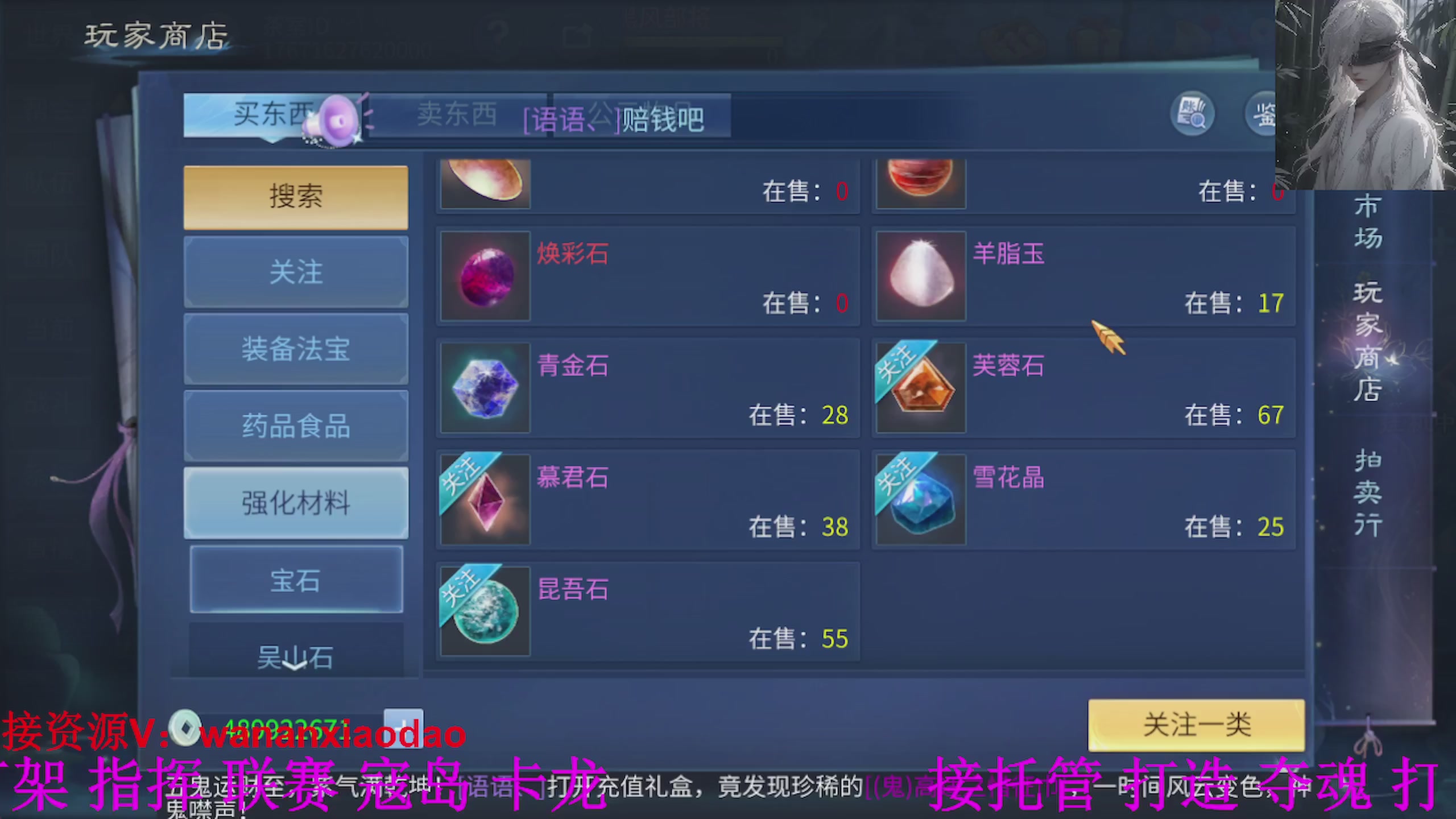This screenshot has height=819, width=1456.
Task: Expand the 强化材料 category
Action: click(295, 503)
